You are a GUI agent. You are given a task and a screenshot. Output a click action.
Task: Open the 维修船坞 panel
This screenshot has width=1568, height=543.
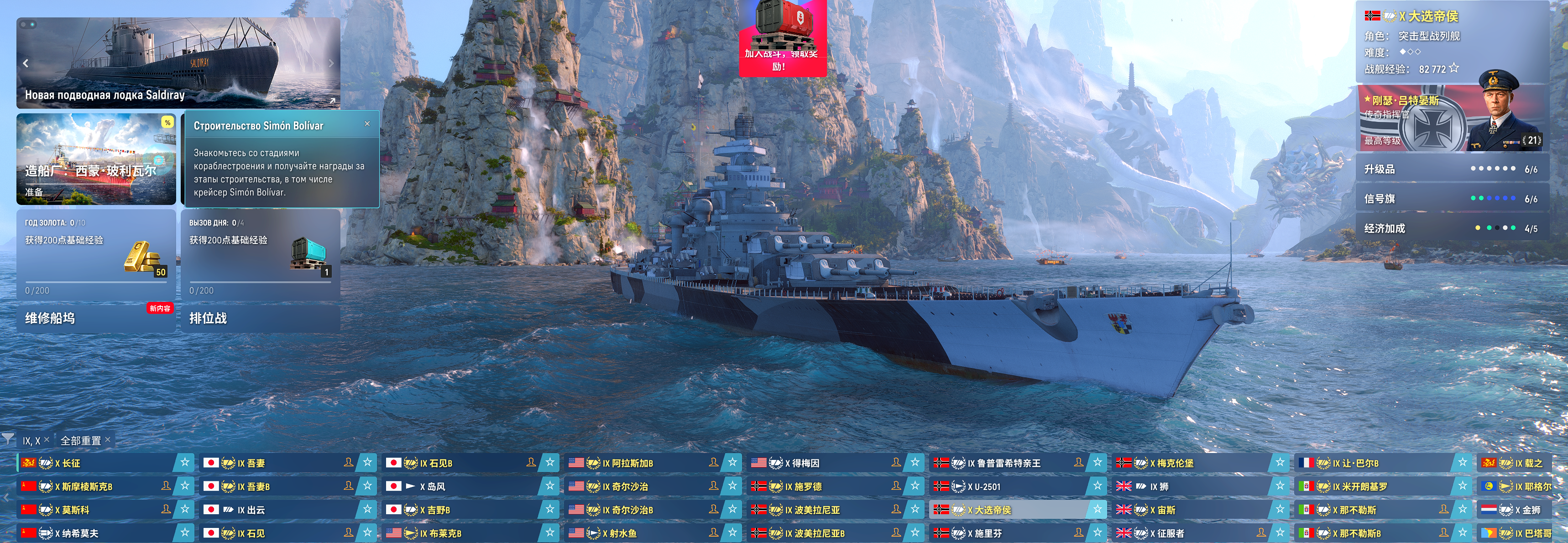(x=95, y=318)
